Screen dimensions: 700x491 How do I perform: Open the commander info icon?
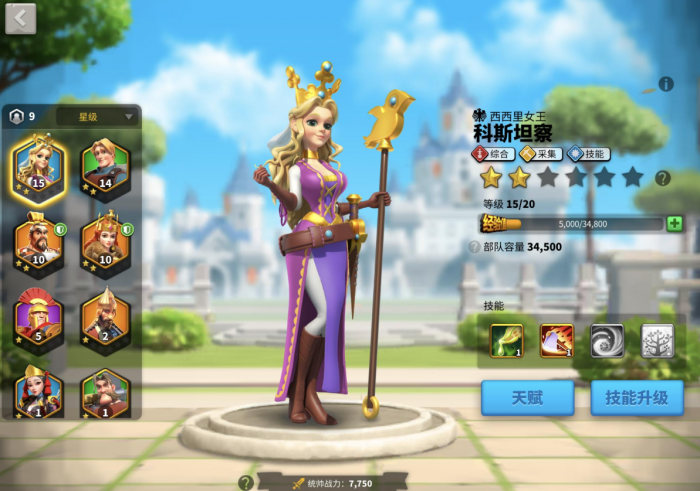coord(666,84)
